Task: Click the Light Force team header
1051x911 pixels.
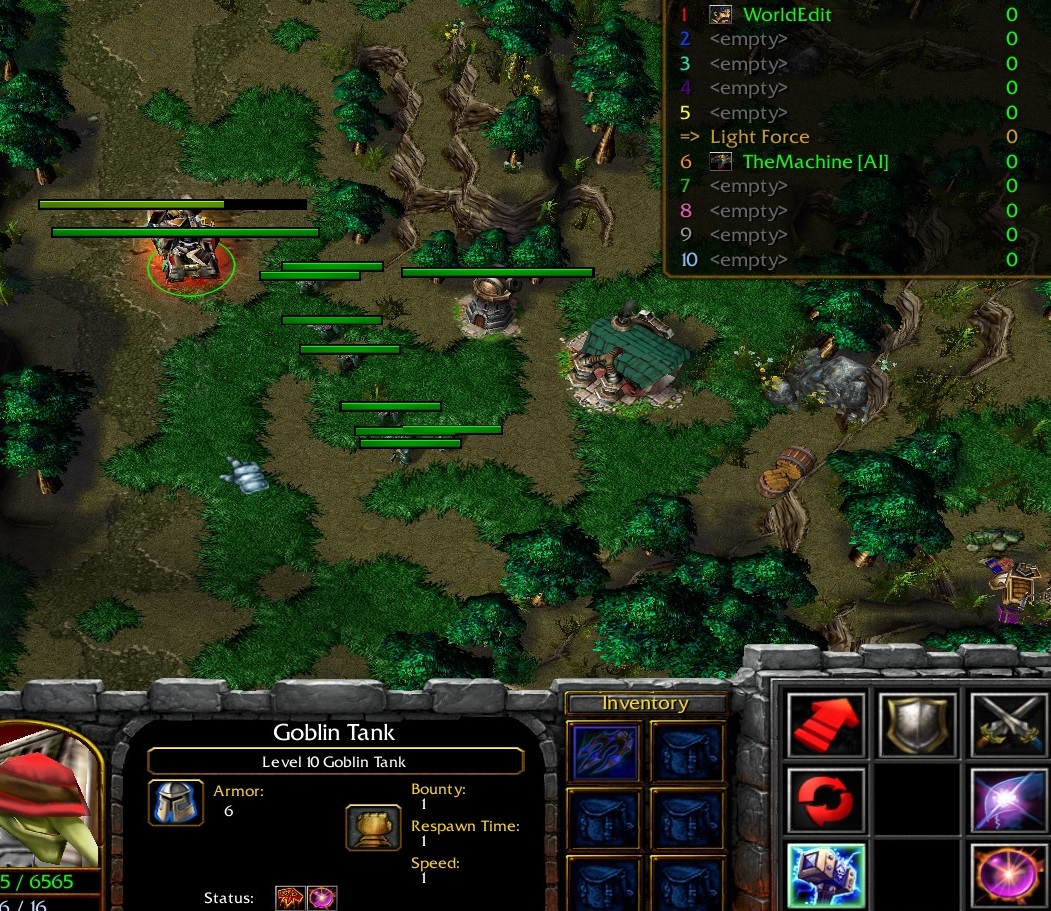Action: coord(759,137)
